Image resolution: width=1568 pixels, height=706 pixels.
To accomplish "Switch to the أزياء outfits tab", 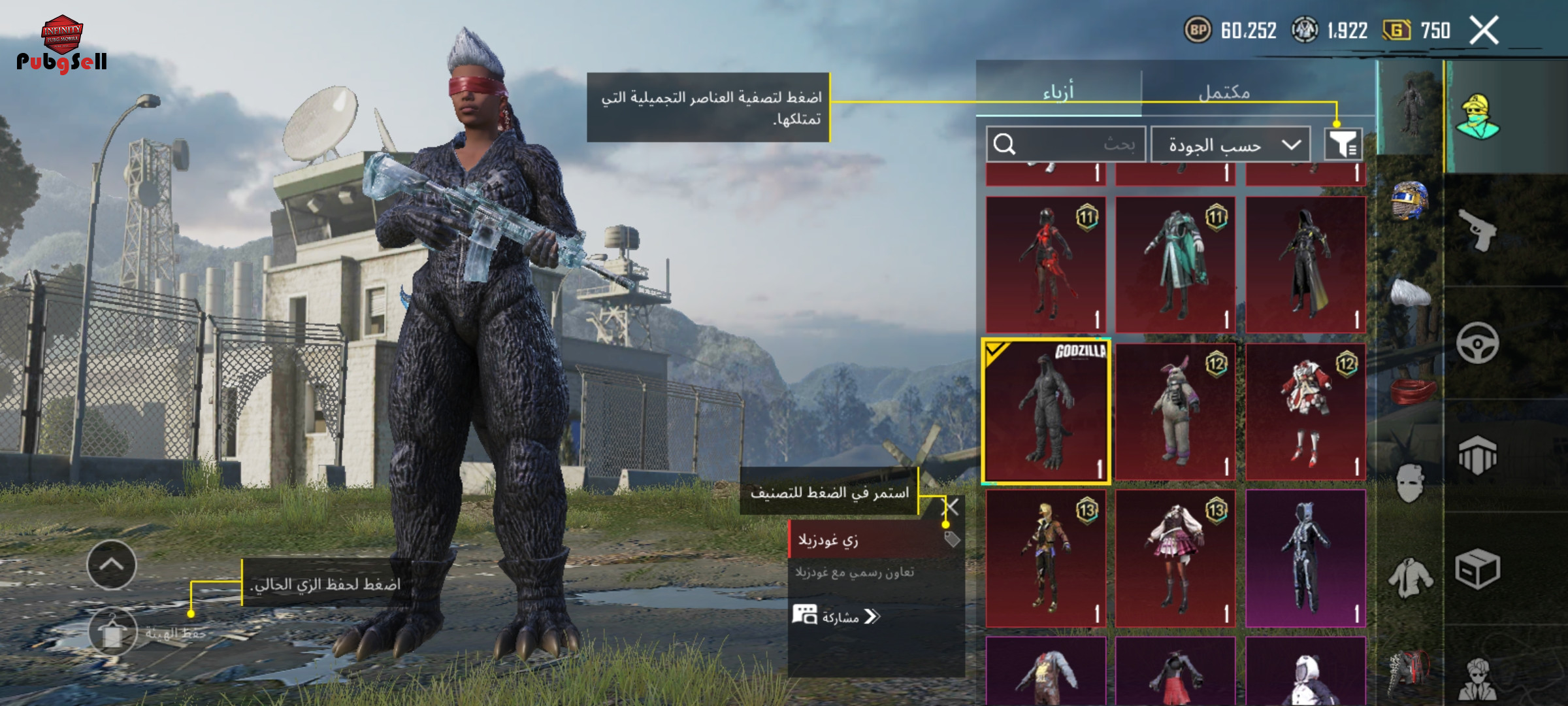I will pyautogui.click(x=1058, y=92).
